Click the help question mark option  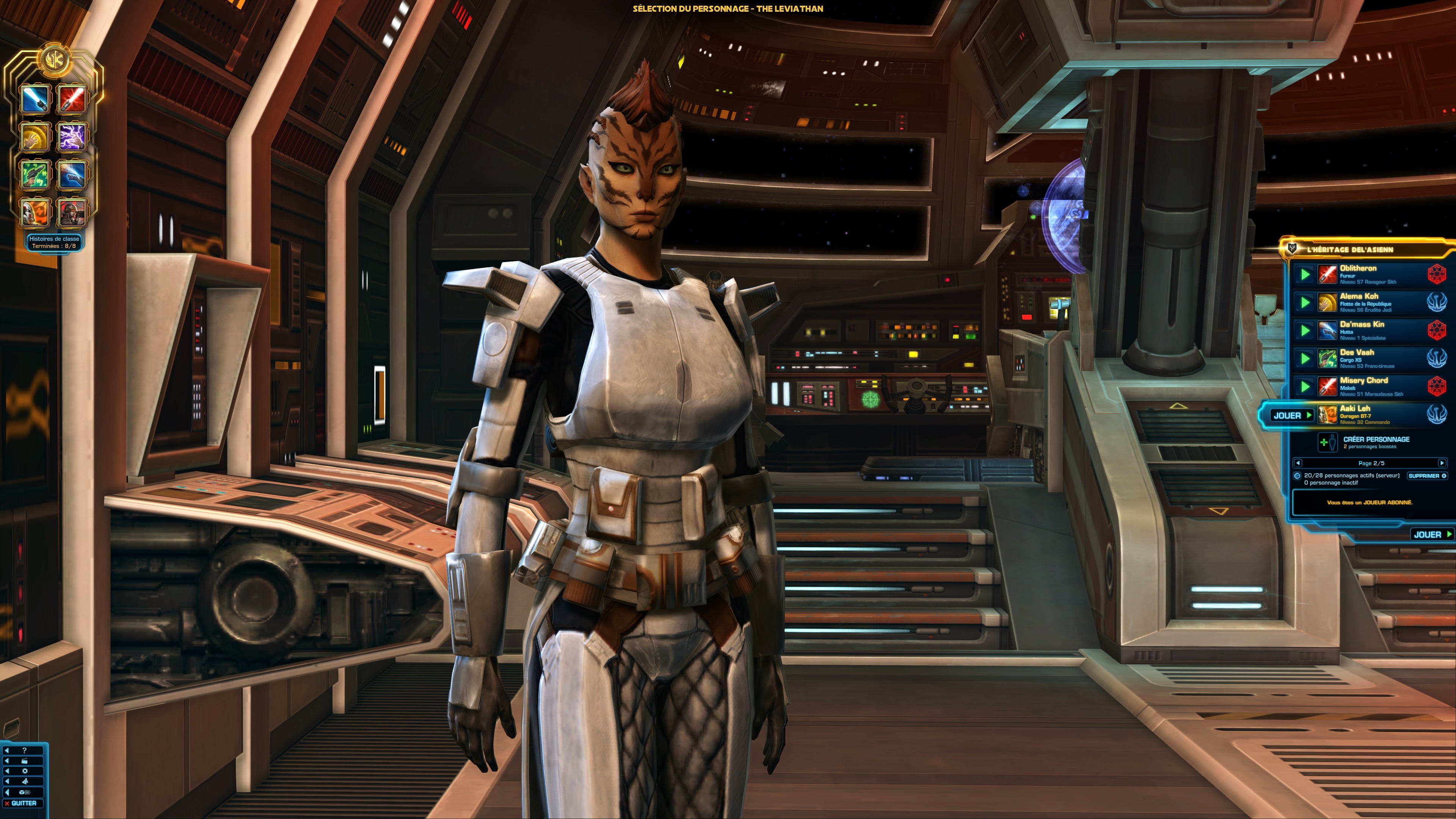(24, 751)
